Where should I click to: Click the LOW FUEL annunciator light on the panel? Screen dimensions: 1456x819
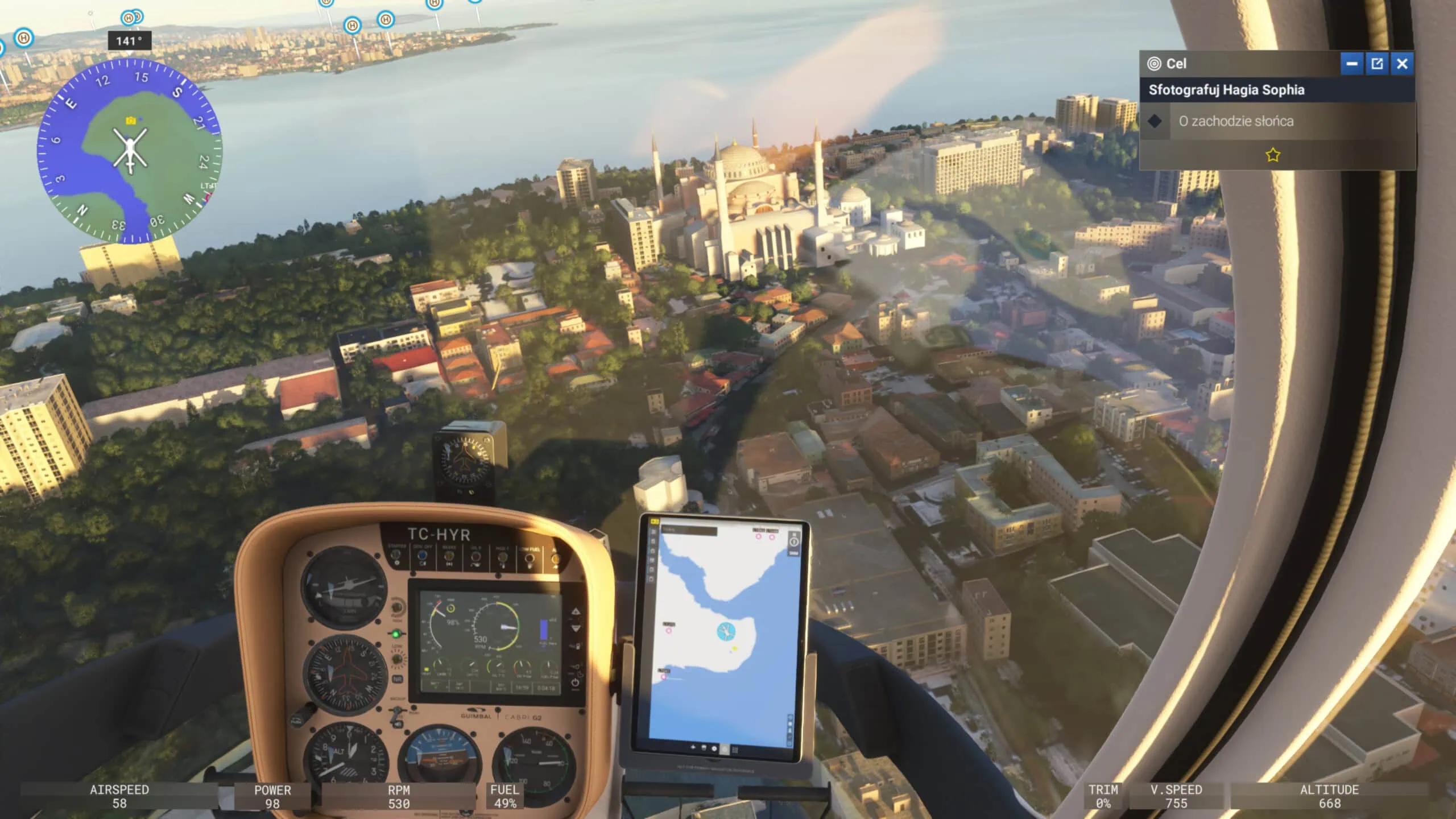530,559
